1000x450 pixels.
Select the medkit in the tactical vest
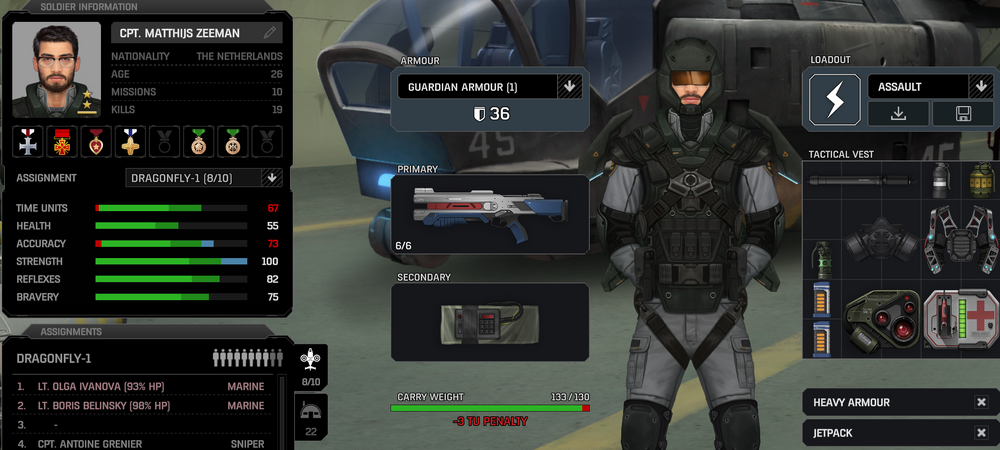click(960, 323)
